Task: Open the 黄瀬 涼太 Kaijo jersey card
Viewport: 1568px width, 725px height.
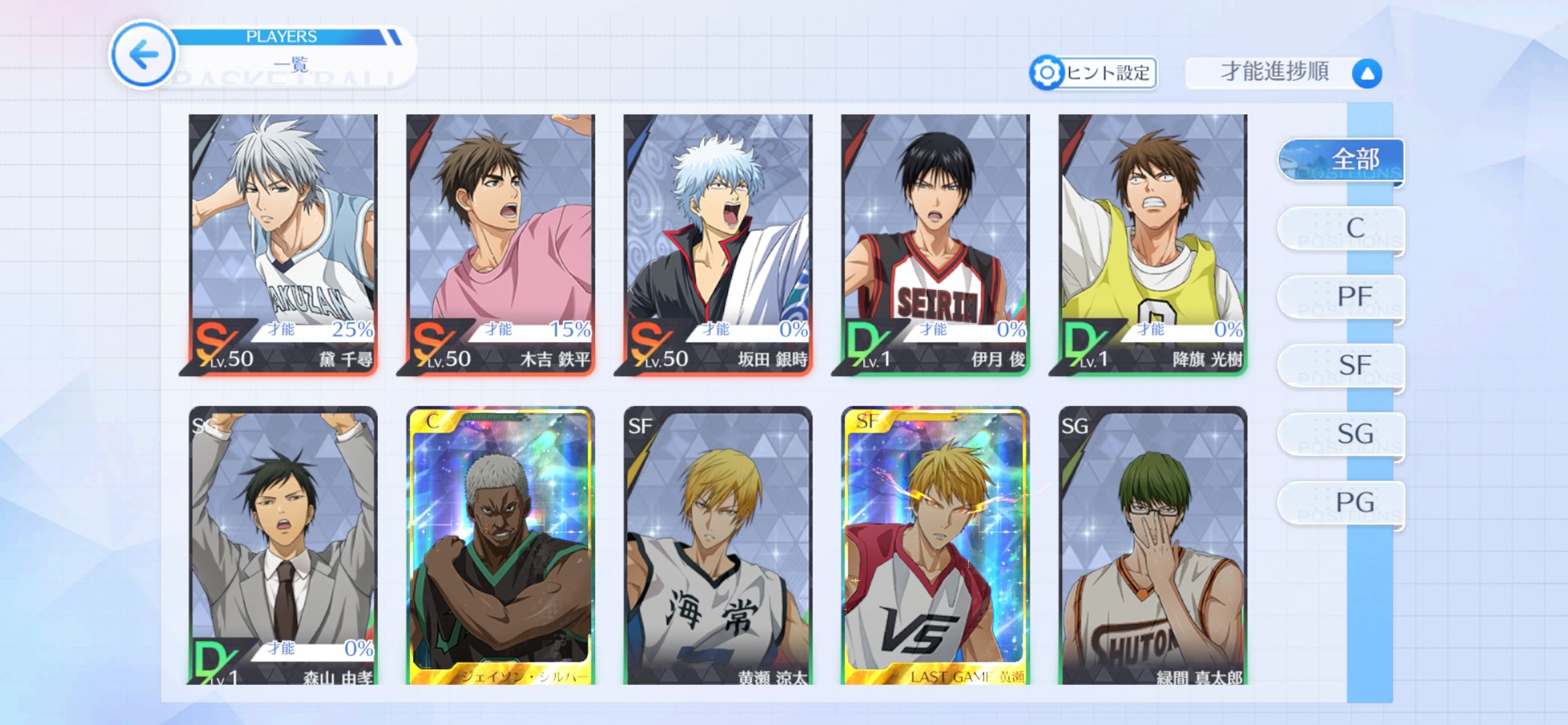Action: point(718,545)
